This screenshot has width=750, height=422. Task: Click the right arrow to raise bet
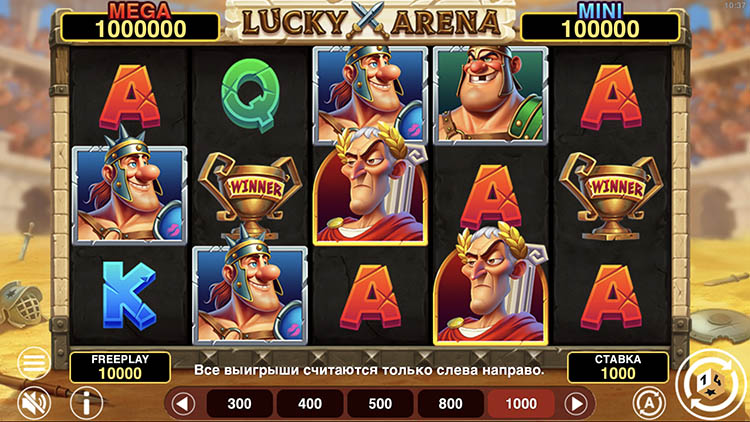click(575, 404)
